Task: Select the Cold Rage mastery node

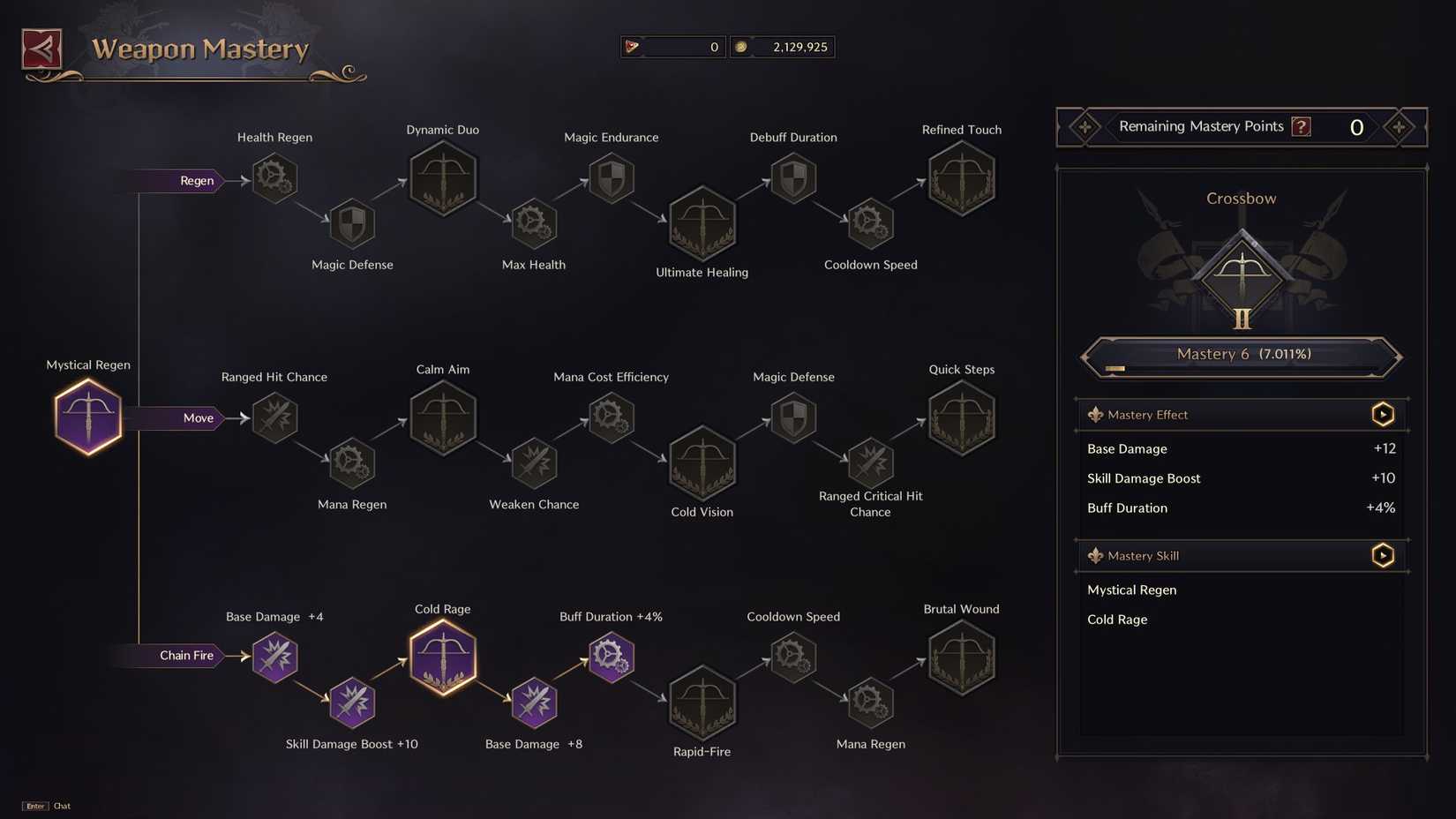Action: (x=443, y=657)
